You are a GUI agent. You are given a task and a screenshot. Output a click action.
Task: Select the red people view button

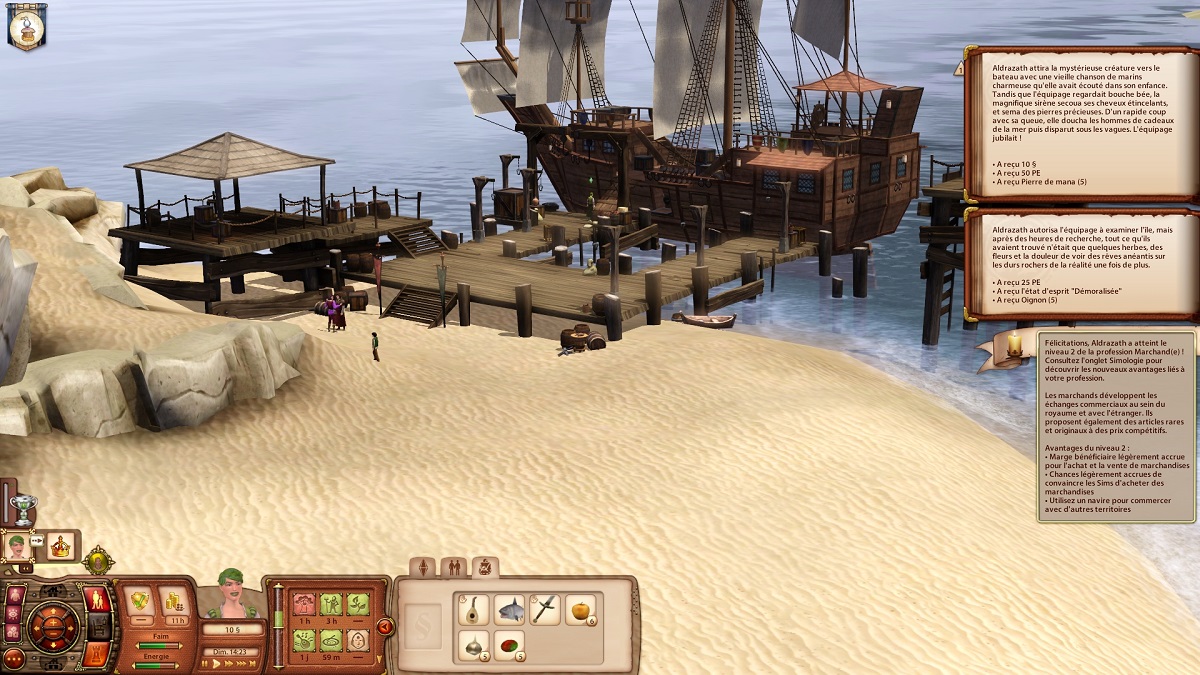(x=98, y=600)
